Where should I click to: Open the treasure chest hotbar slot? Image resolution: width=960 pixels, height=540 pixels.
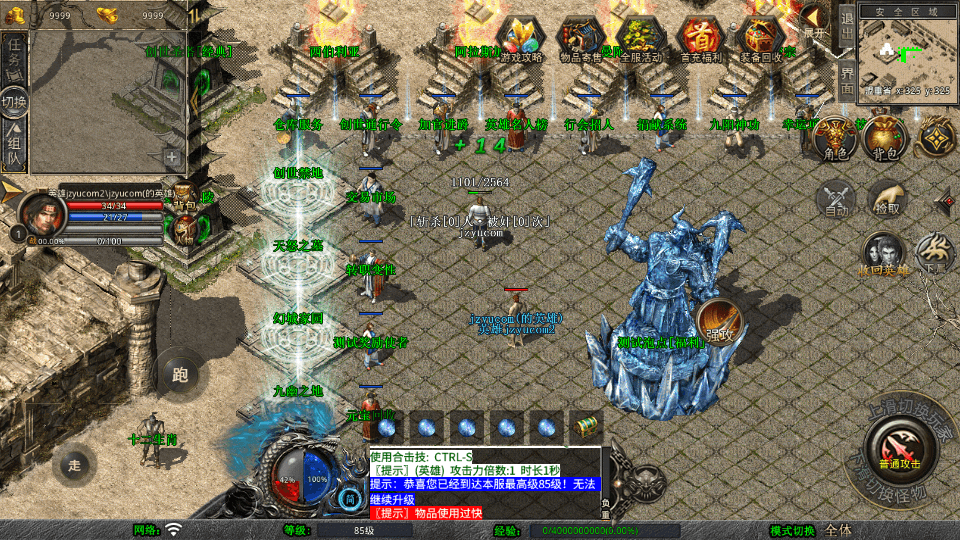point(585,427)
